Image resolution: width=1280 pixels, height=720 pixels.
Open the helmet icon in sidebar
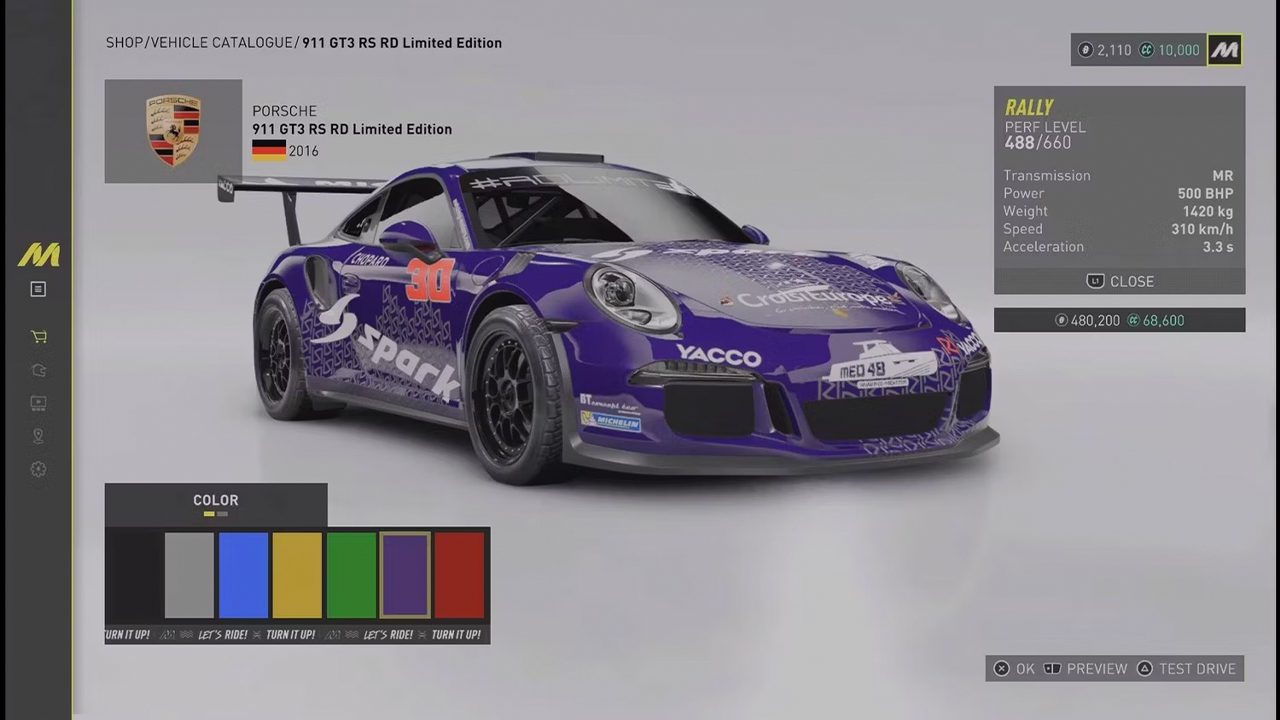pos(38,370)
